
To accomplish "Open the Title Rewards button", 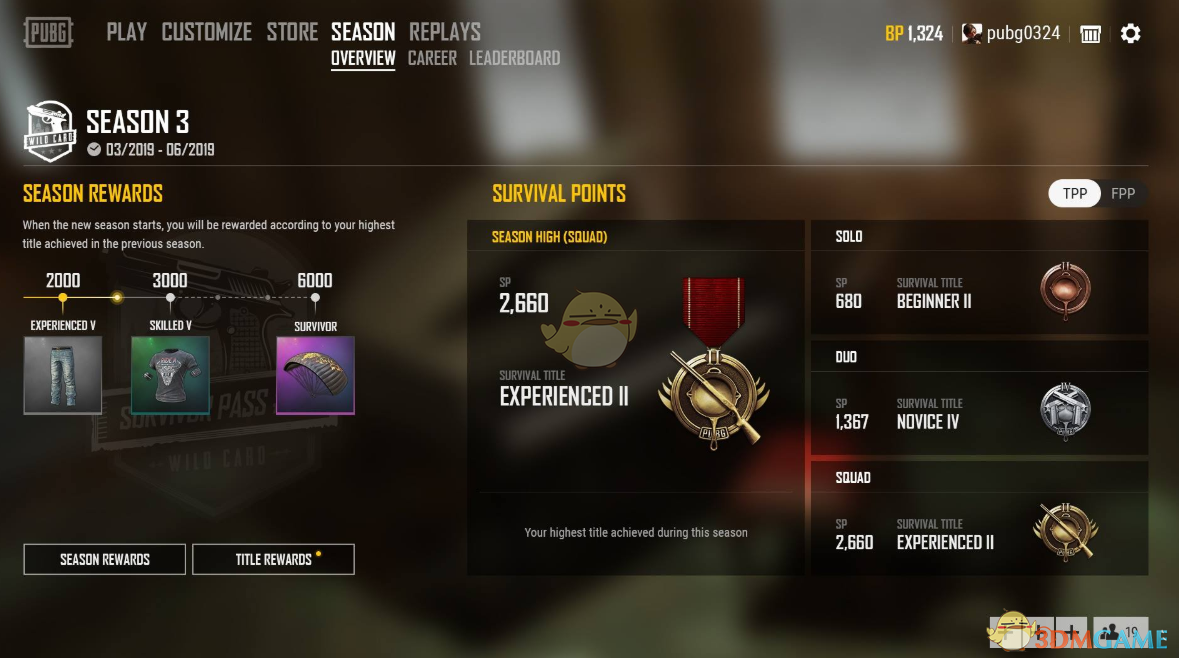I will click(273, 559).
